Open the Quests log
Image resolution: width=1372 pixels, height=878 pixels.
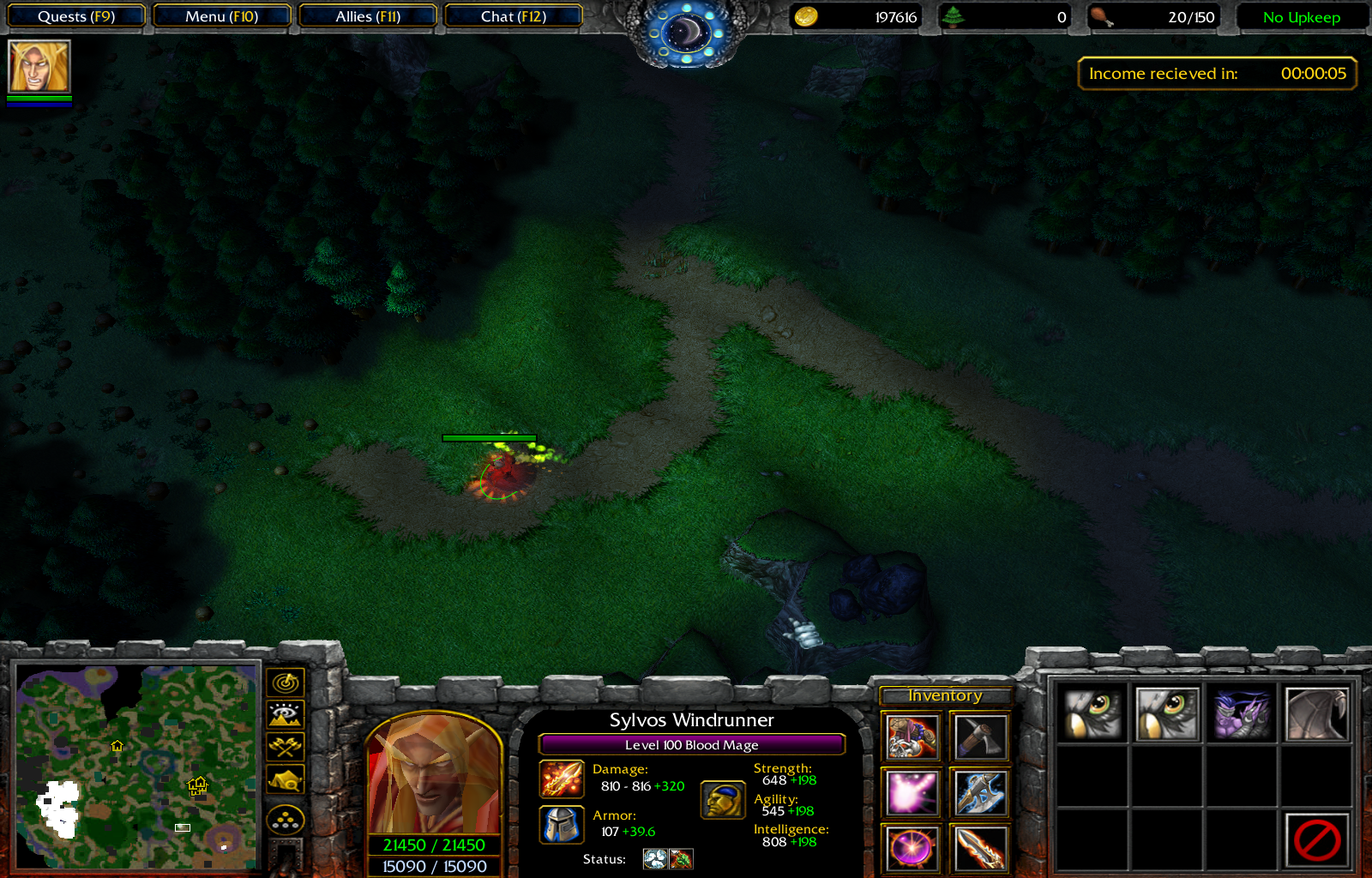point(75,16)
